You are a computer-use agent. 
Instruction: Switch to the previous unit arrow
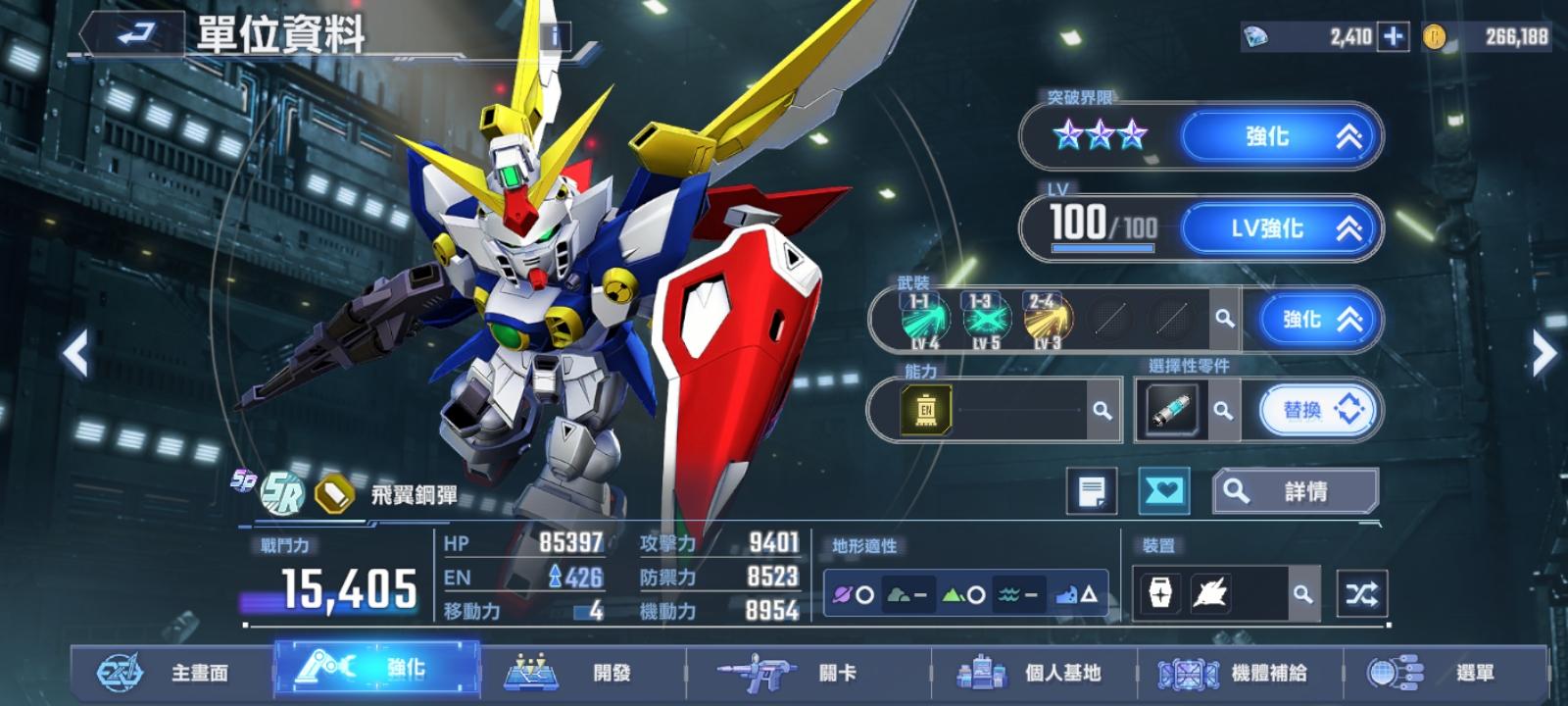(x=75, y=353)
